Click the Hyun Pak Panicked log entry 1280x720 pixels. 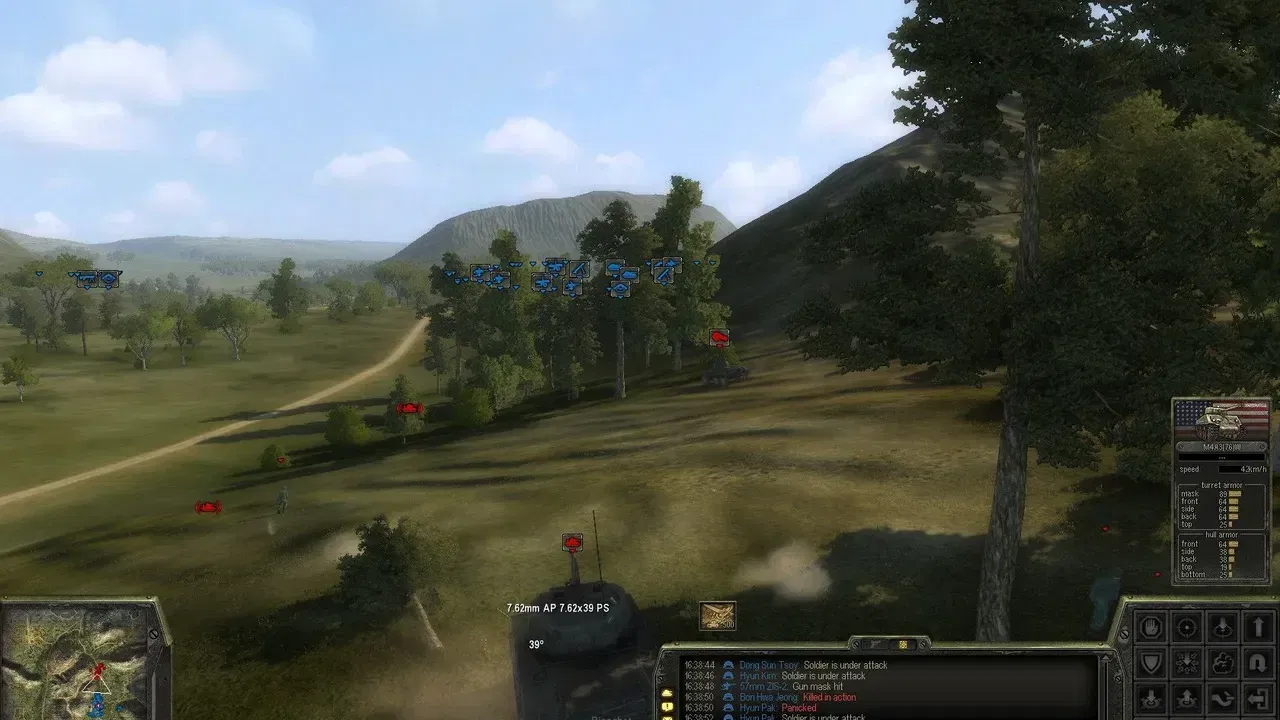(x=760, y=706)
